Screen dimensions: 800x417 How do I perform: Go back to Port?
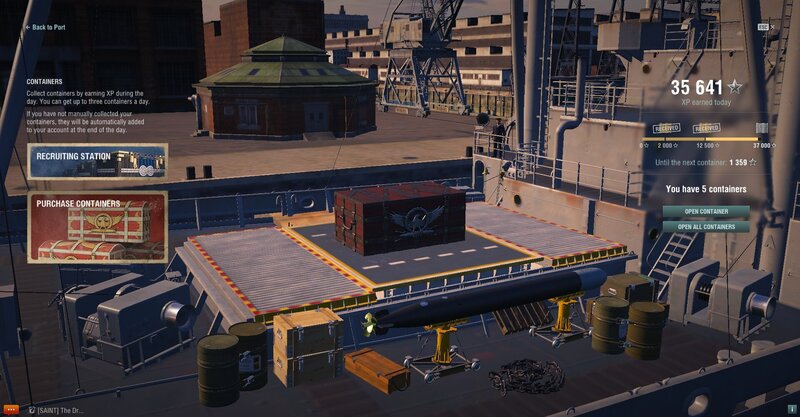coord(52,27)
